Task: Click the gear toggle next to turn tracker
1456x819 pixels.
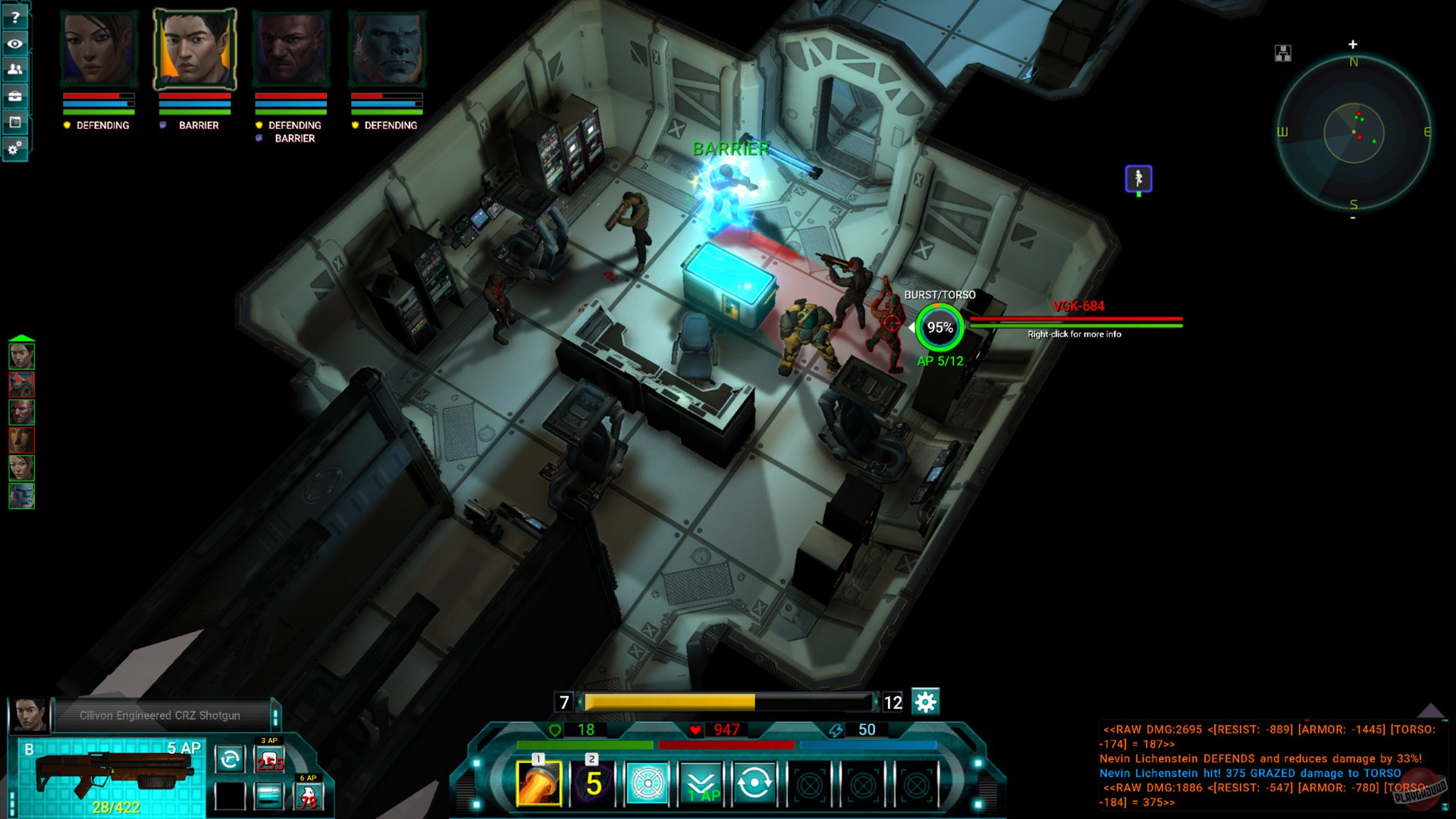Action: pyautogui.click(x=924, y=702)
